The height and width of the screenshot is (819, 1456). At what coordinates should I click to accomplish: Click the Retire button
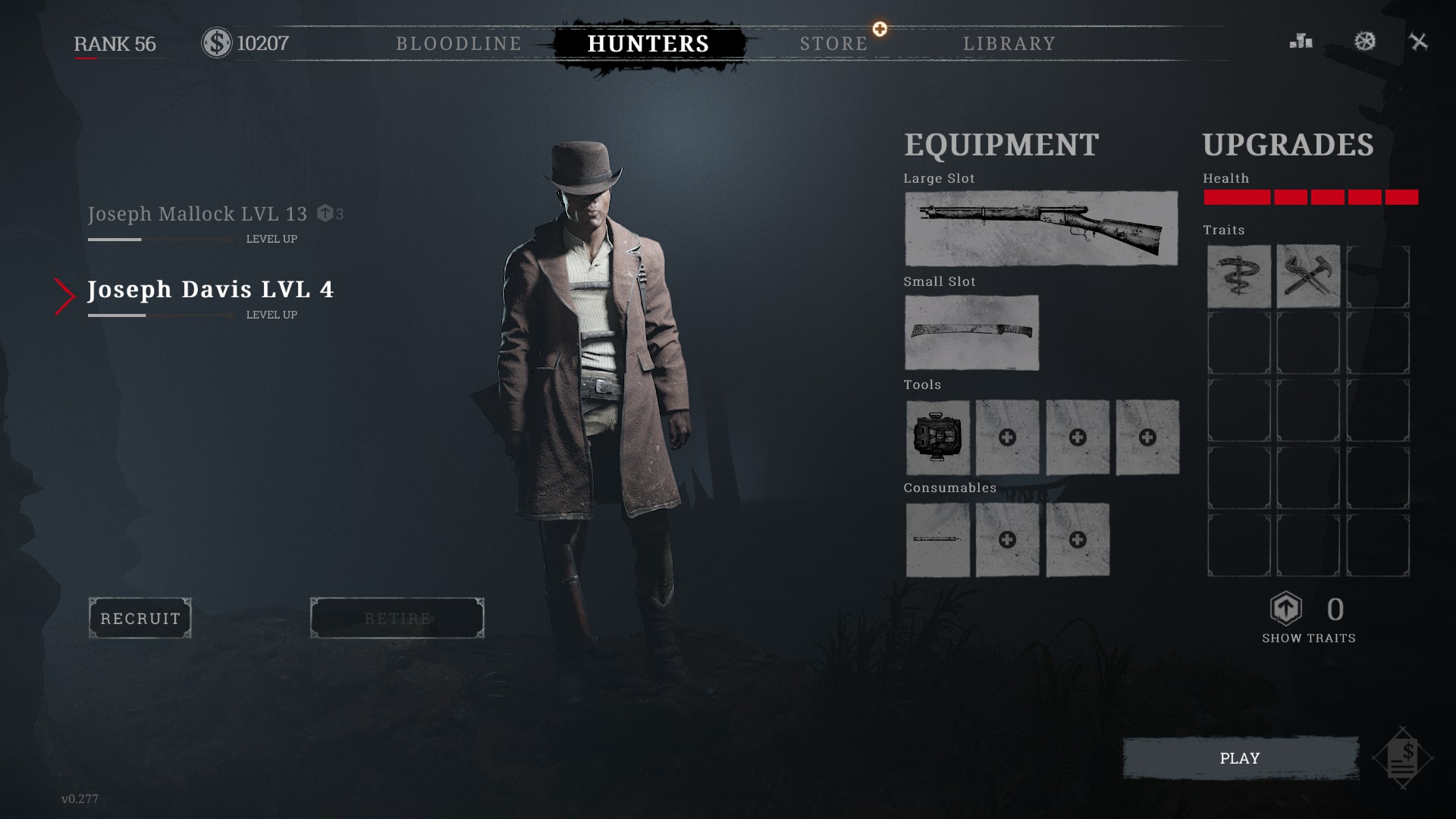[x=397, y=618]
